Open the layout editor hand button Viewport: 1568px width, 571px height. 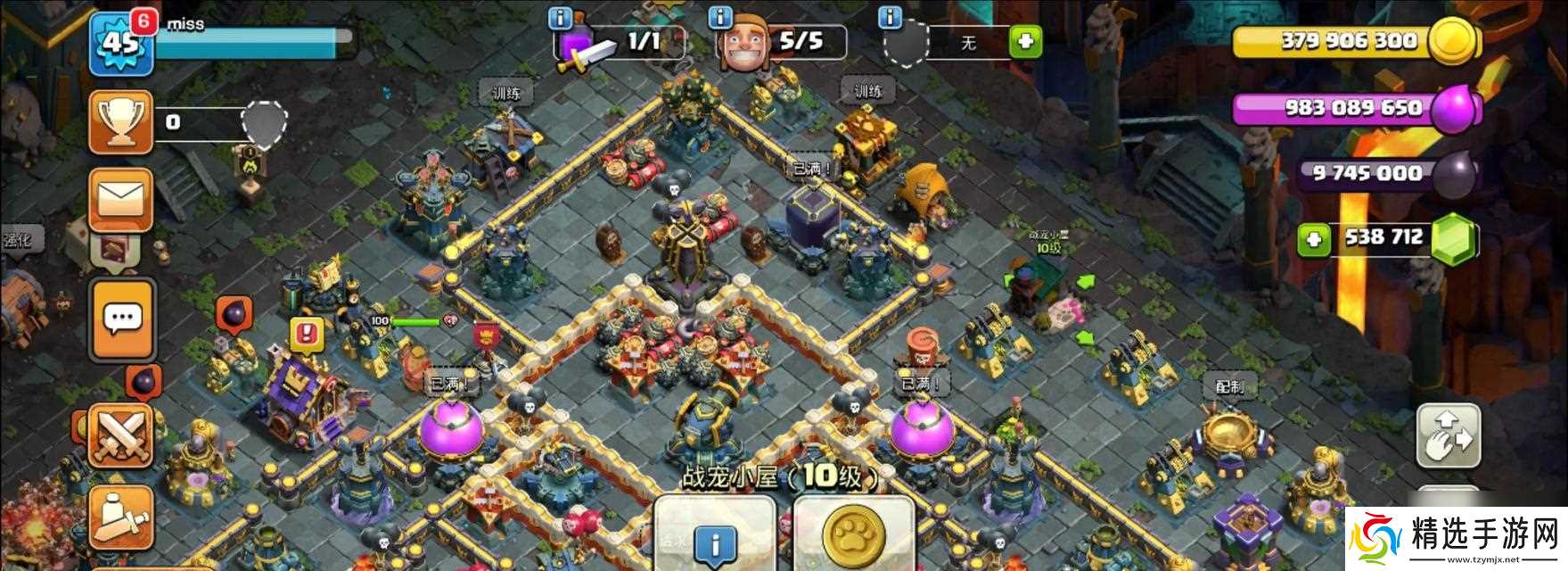(x=1448, y=434)
